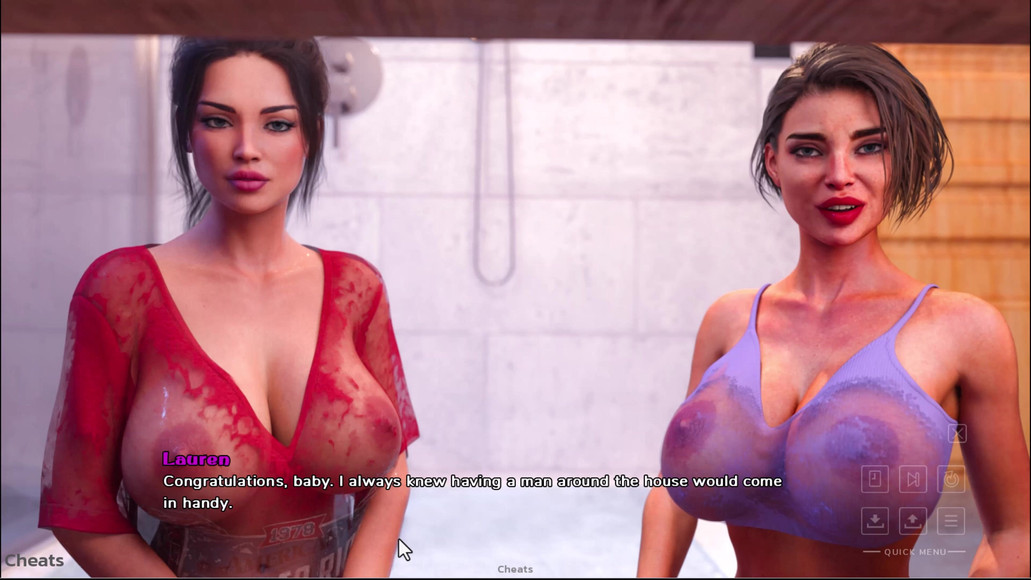Image resolution: width=1031 pixels, height=580 pixels.
Task: Open the dialogue history clock icon
Action: pyautogui.click(x=875, y=479)
